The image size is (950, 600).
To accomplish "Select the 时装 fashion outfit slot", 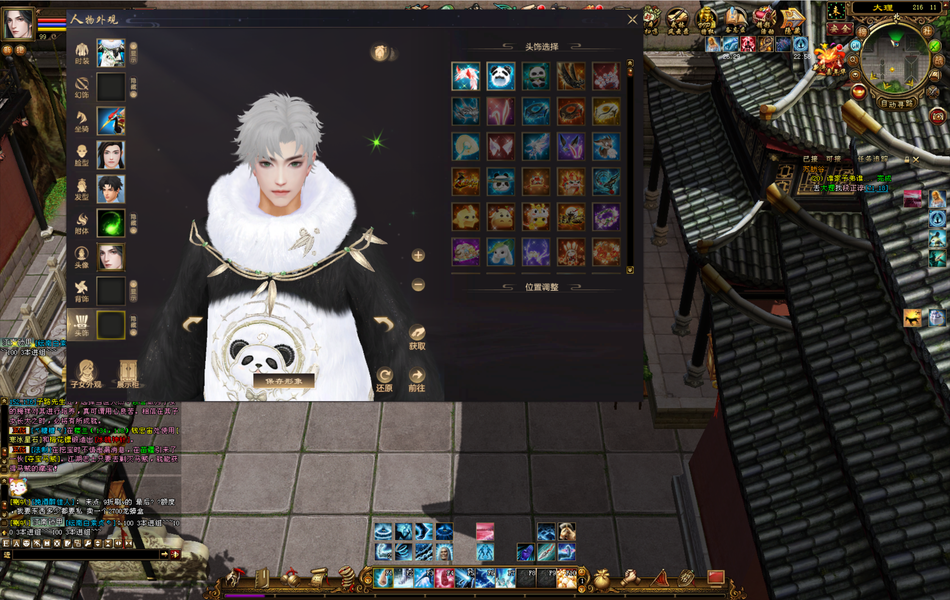I will (111, 53).
